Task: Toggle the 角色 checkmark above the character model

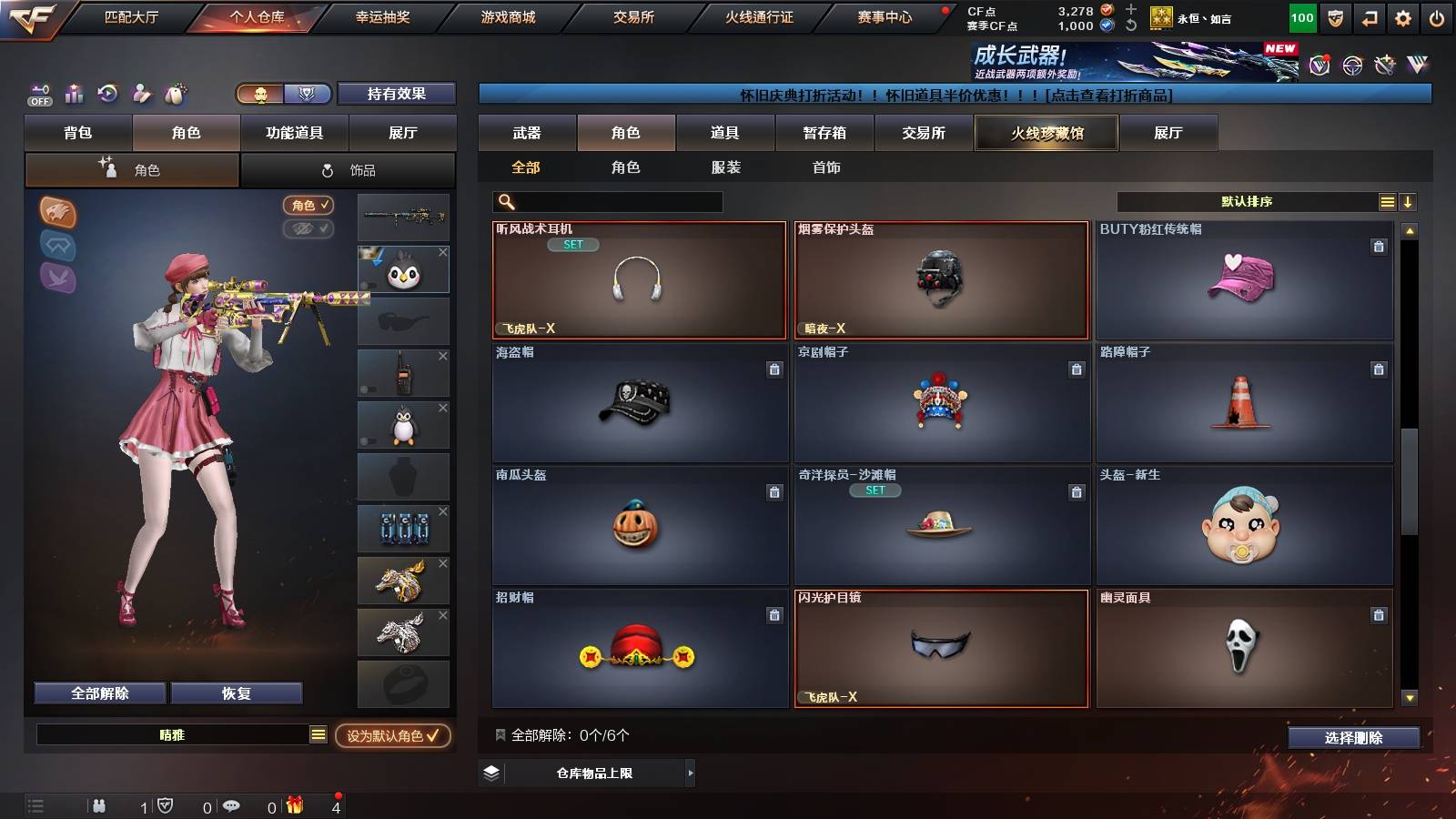Action: pyautogui.click(x=308, y=205)
